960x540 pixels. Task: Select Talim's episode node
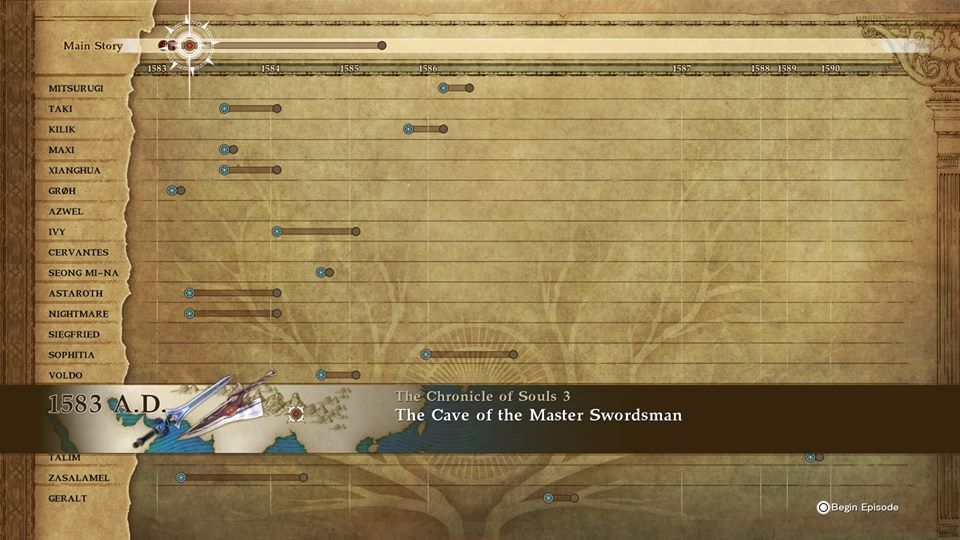pos(811,457)
